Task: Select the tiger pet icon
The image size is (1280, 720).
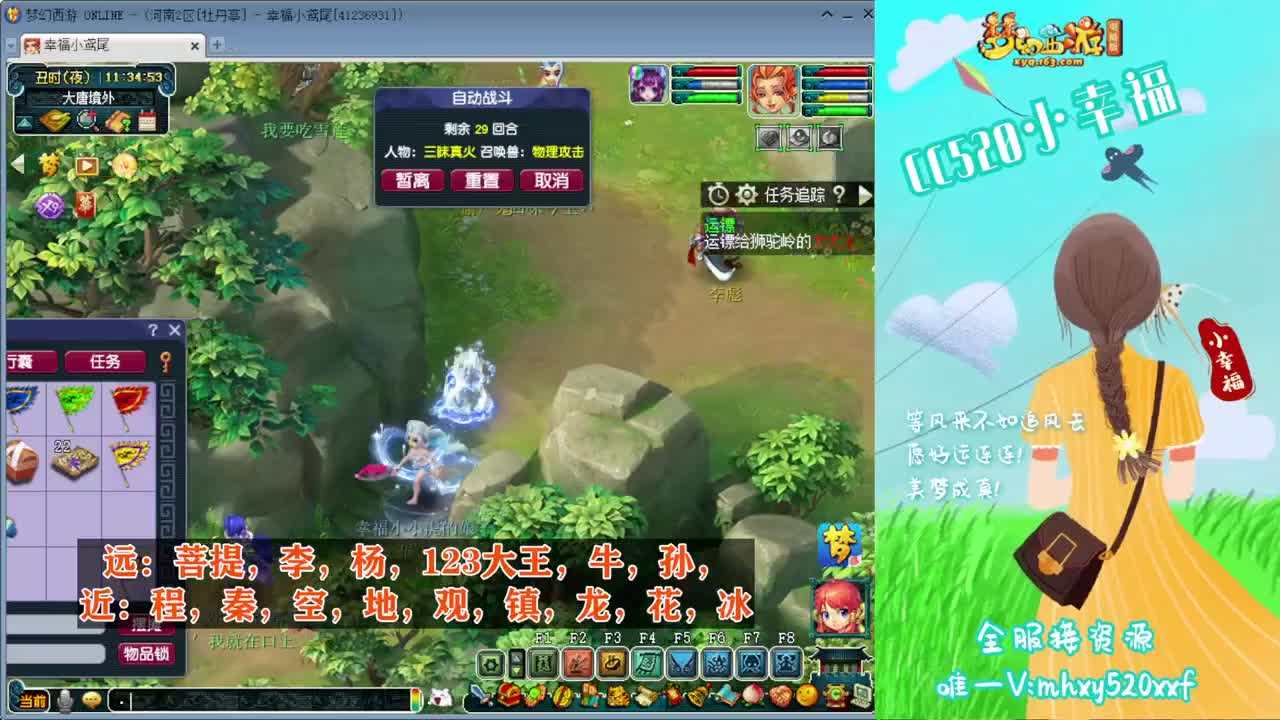Action: pyautogui.click(x=619, y=696)
